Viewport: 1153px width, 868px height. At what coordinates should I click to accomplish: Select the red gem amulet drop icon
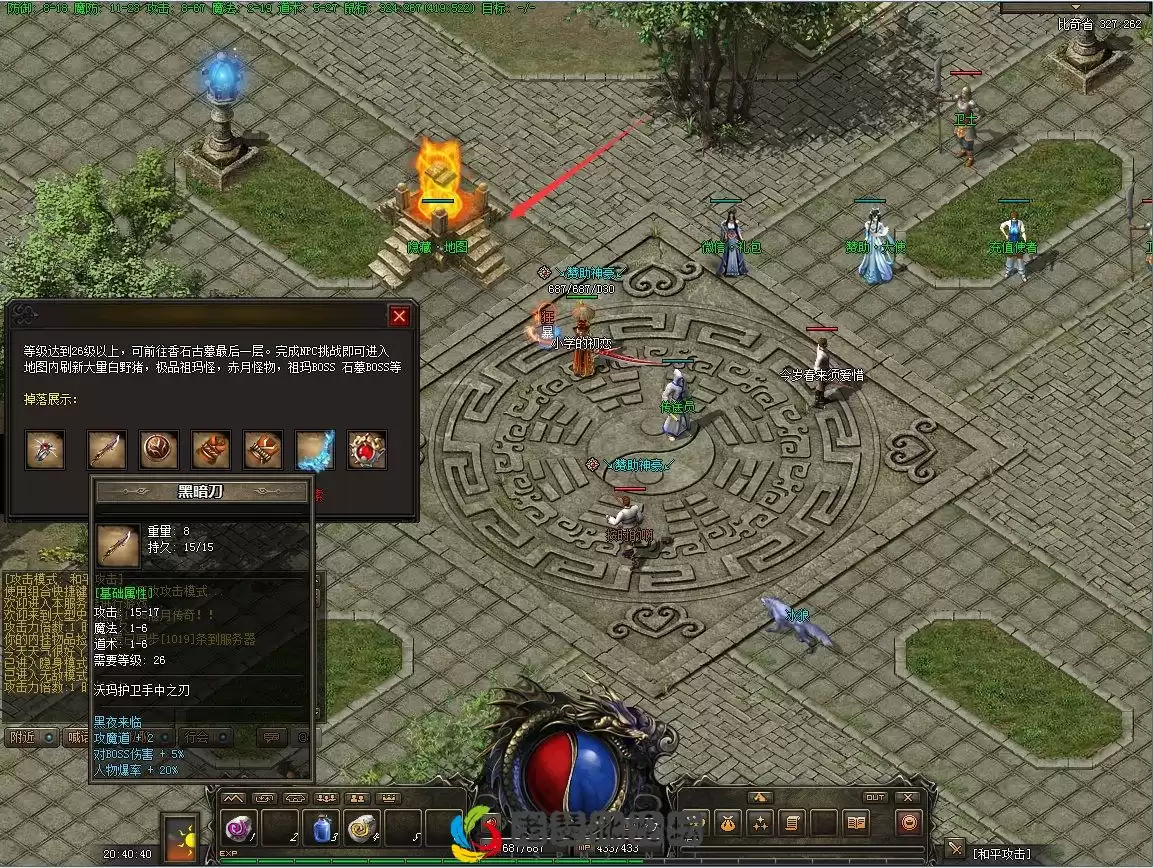(367, 450)
